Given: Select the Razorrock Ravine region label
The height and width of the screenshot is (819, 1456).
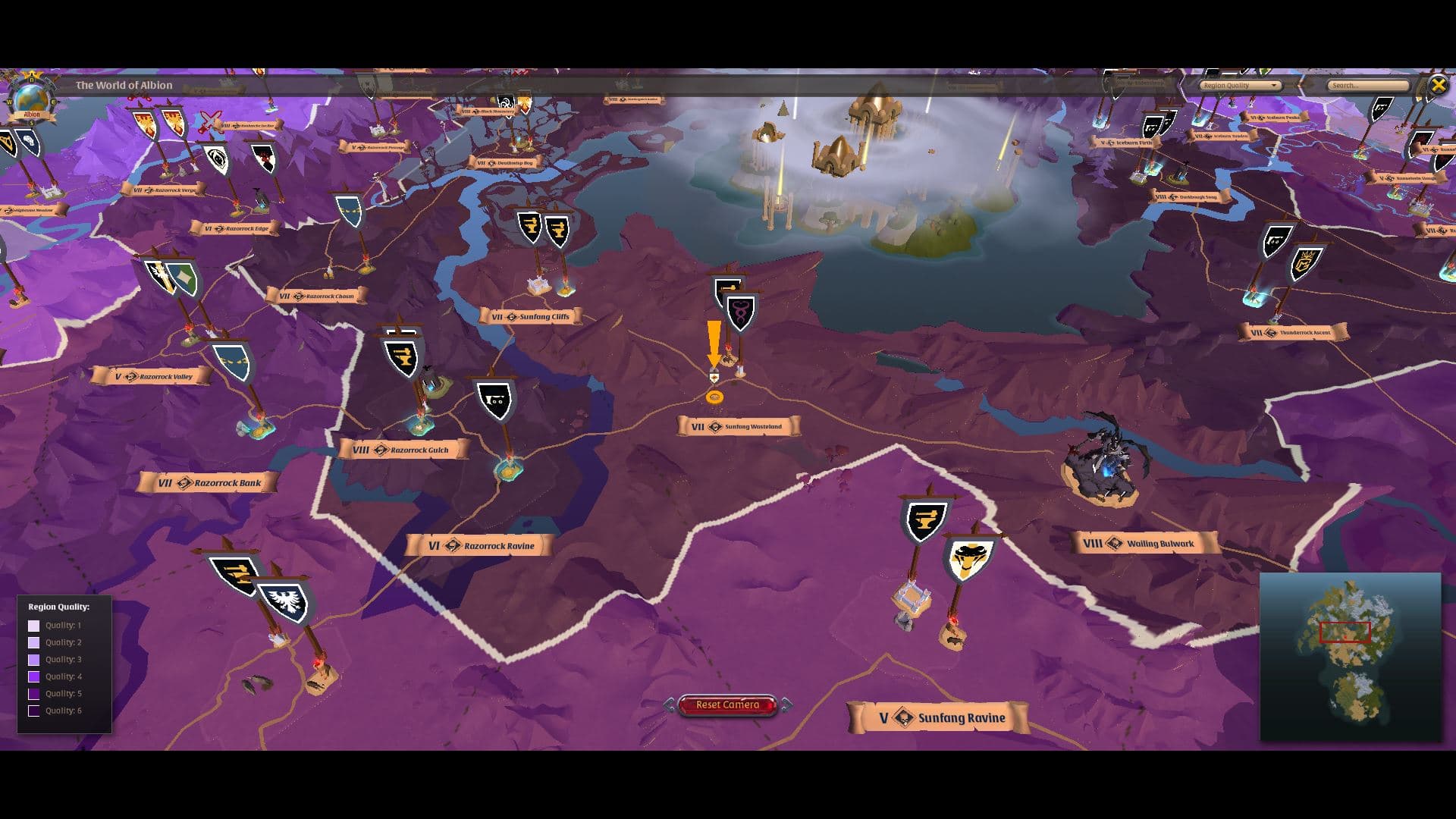Looking at the screenshot, I should tap(479, 546).
